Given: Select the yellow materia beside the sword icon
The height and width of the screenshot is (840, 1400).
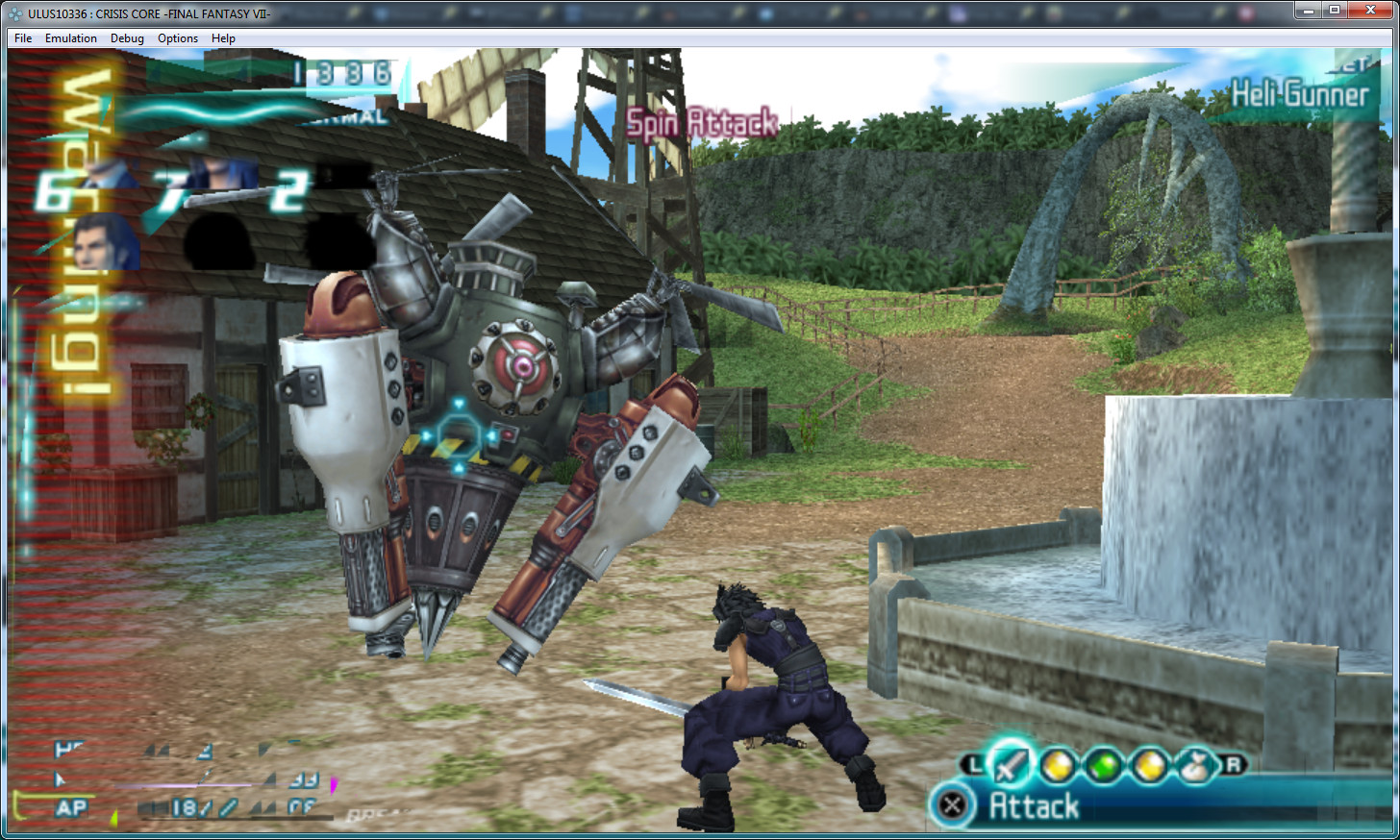Looking at the screenshot, I should click(1058, 766).
